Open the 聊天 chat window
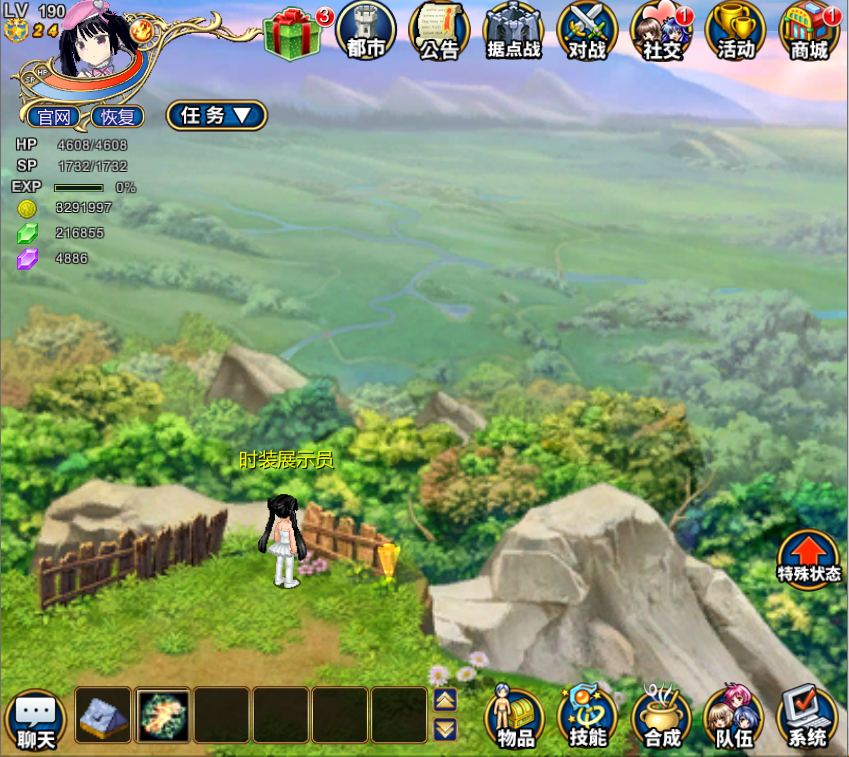The width and height of the screenshot is (849, 757). (x=36, y=720)
